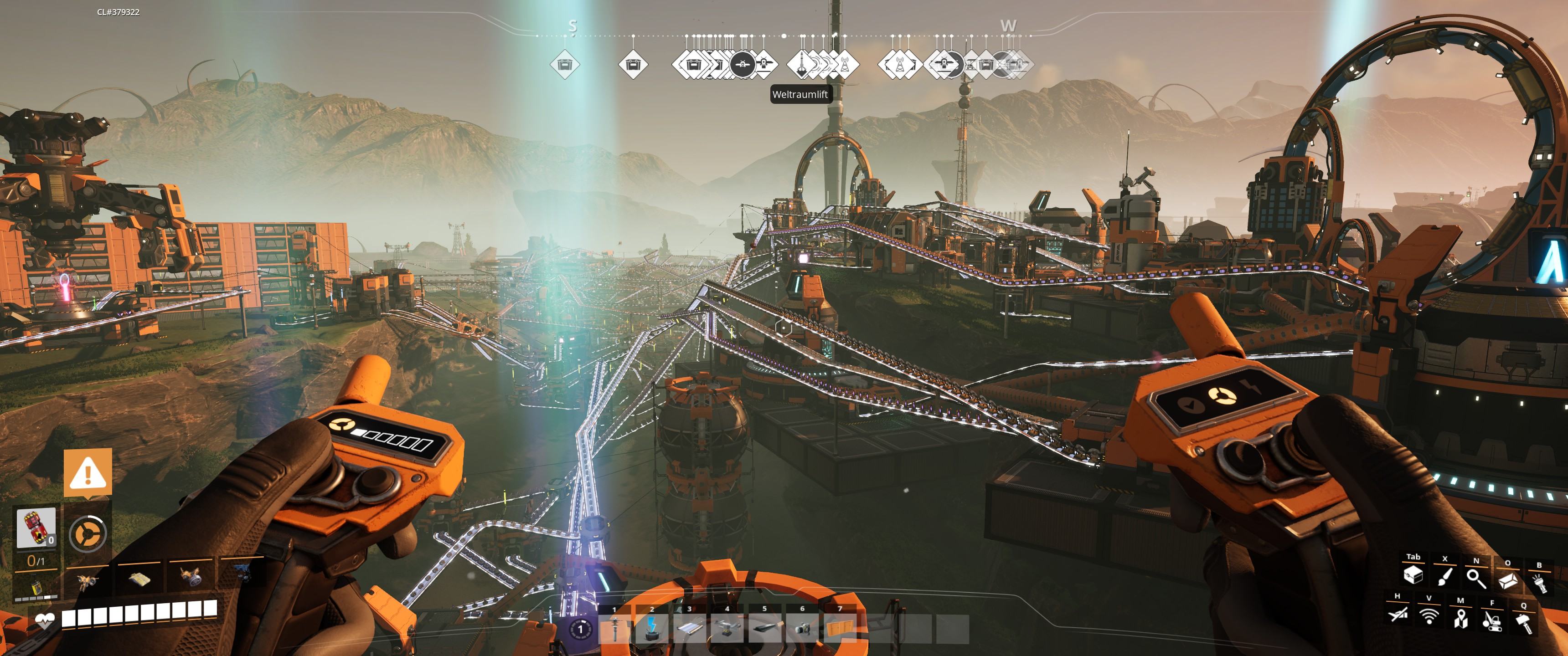Choose the lightning bolt power building slot
Viewport: 1568px width, 656px height.
coord(652,629)
